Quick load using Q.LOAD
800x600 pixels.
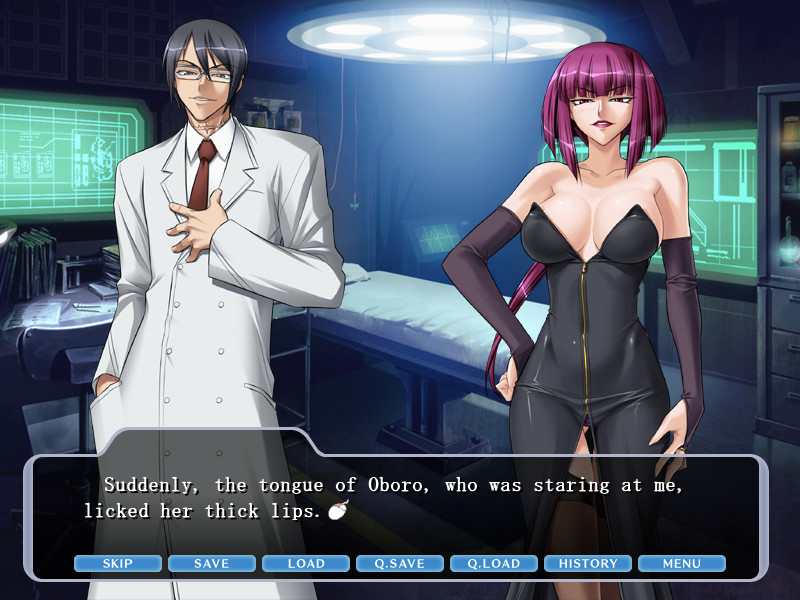[494, 563]
